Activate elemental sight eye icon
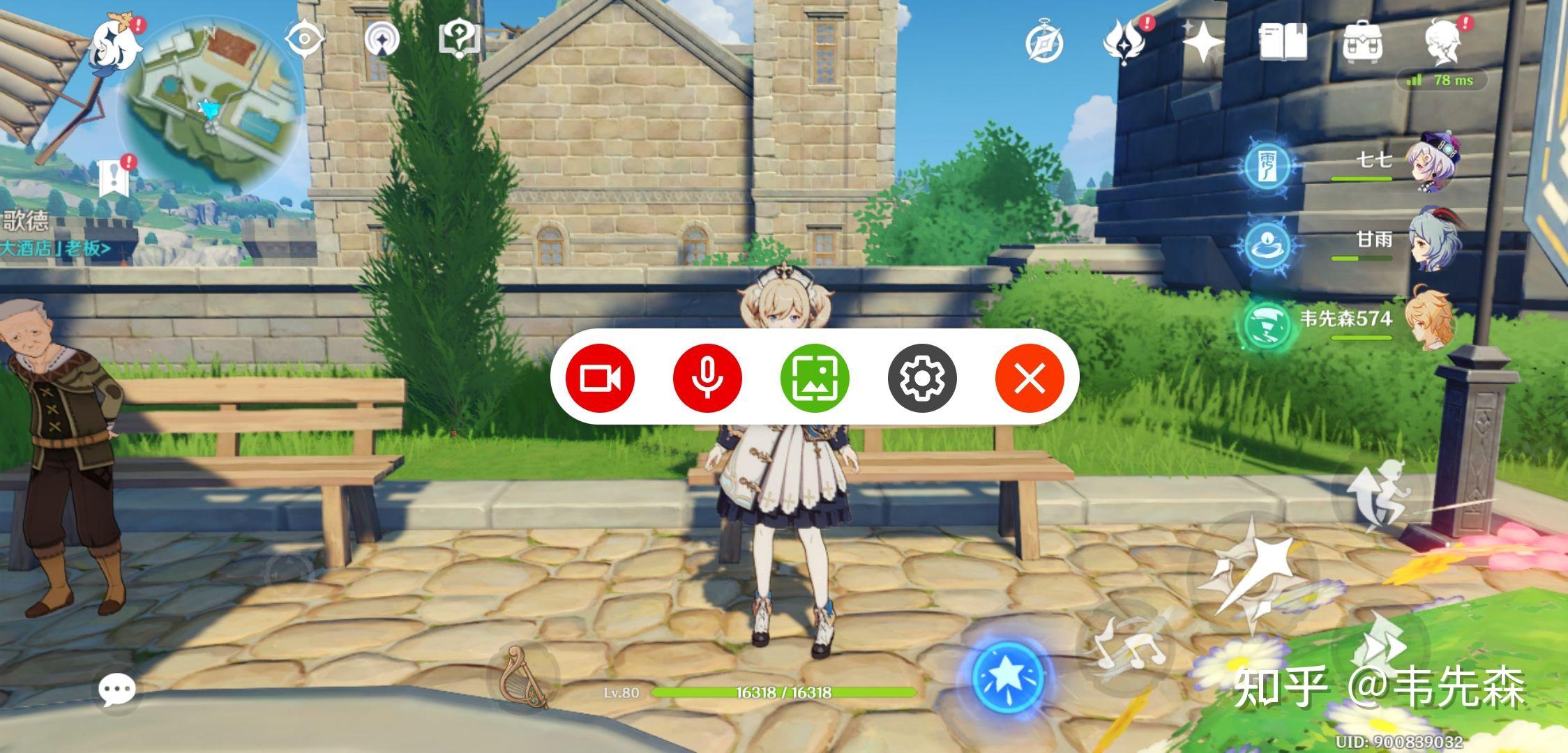Viewport: 1568px width, 753px height. 306,40
